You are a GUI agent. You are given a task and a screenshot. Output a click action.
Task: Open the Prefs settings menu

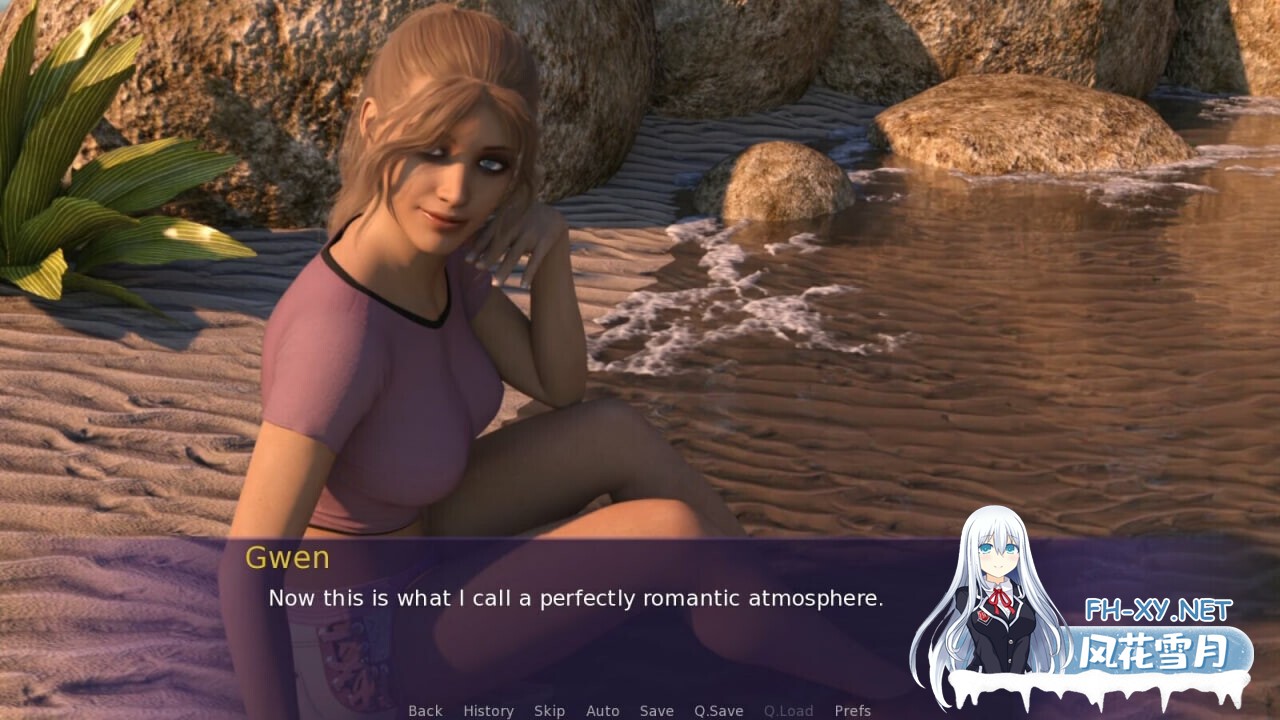tap(852, 711)
